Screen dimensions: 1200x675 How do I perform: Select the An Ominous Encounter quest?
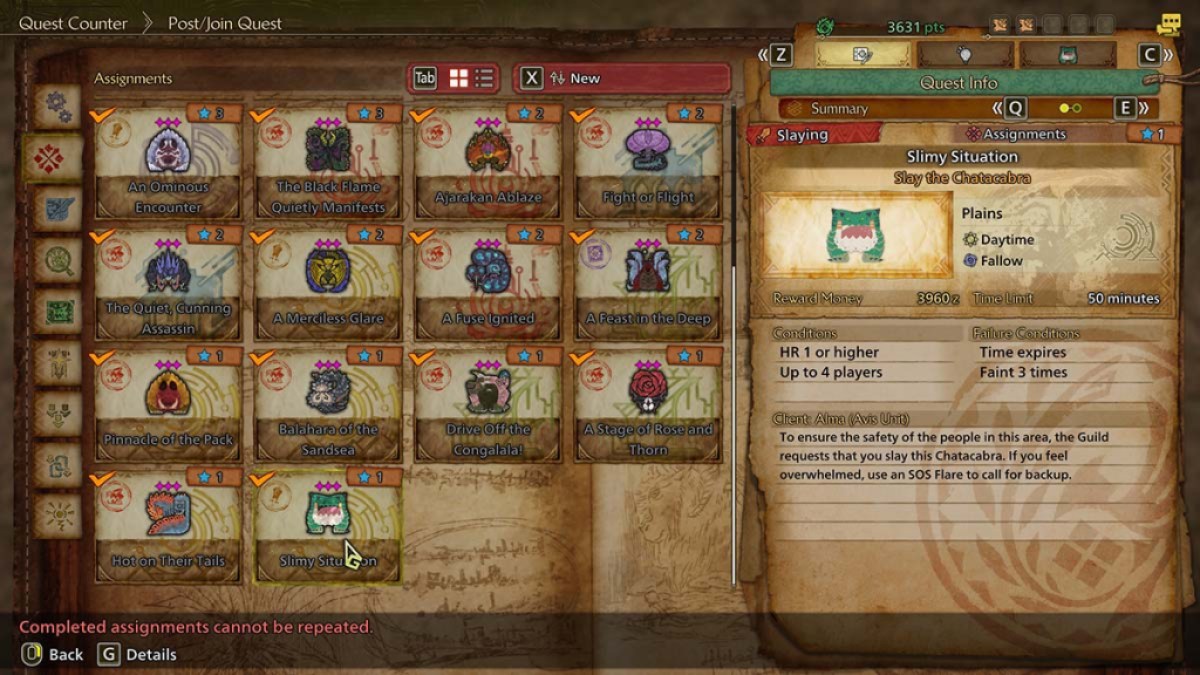168,163
